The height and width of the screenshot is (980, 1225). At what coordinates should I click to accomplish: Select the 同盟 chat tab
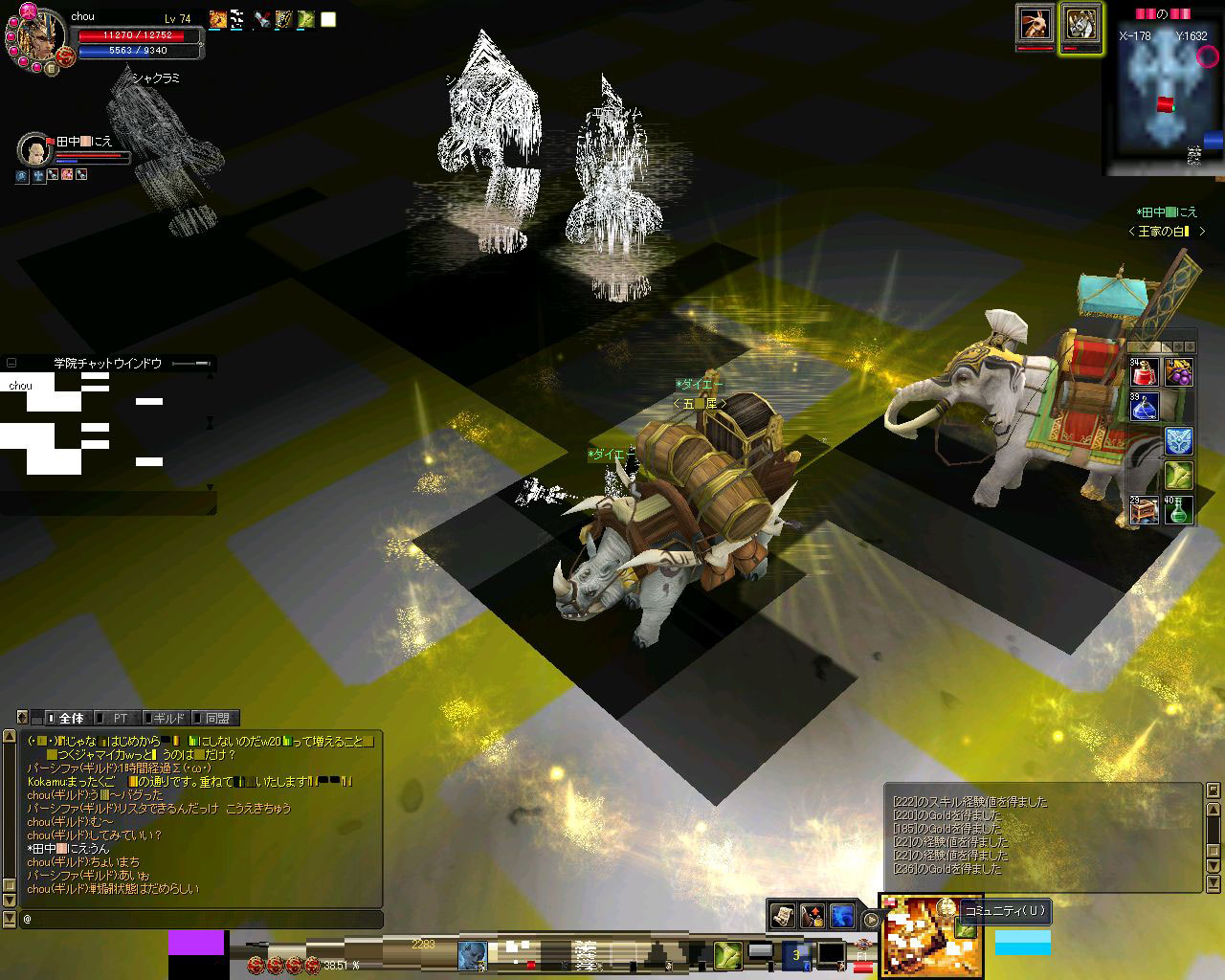click(x=216, y=718)
